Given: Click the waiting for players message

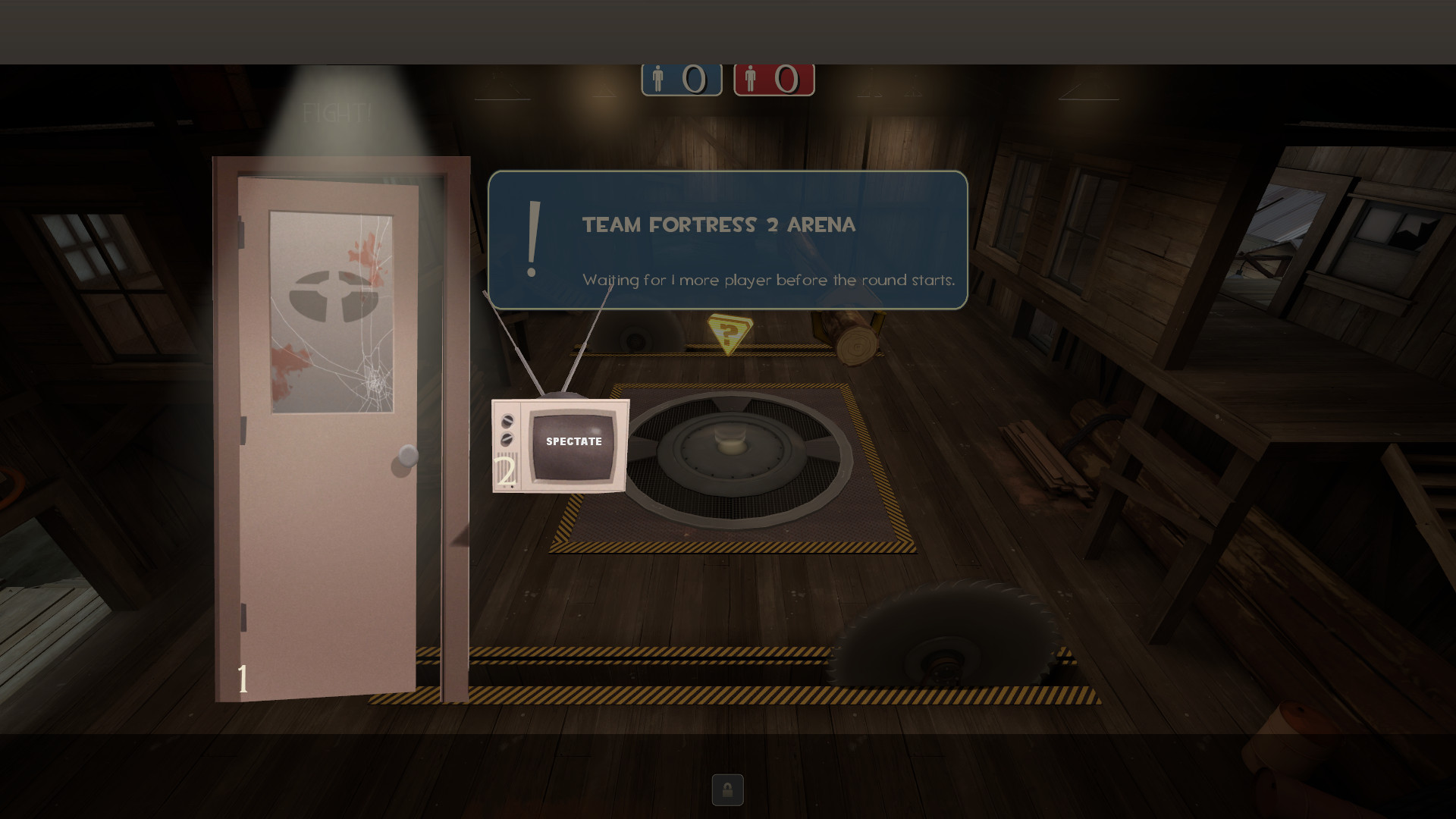Looking at the screenshot, I should pyautogui.click(x=769, y=280).
